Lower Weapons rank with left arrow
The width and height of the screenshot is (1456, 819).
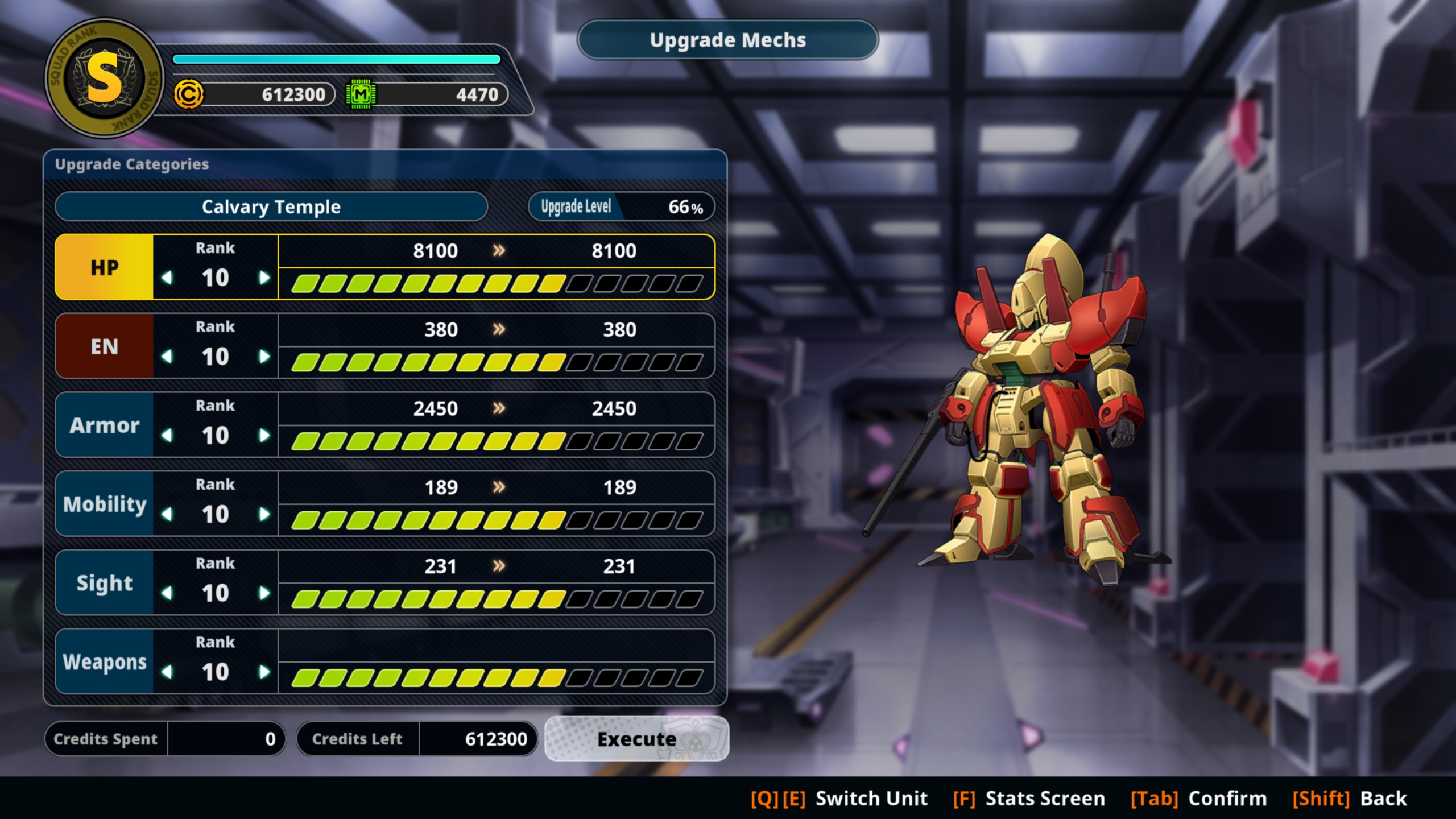click(x=167, y=672)
